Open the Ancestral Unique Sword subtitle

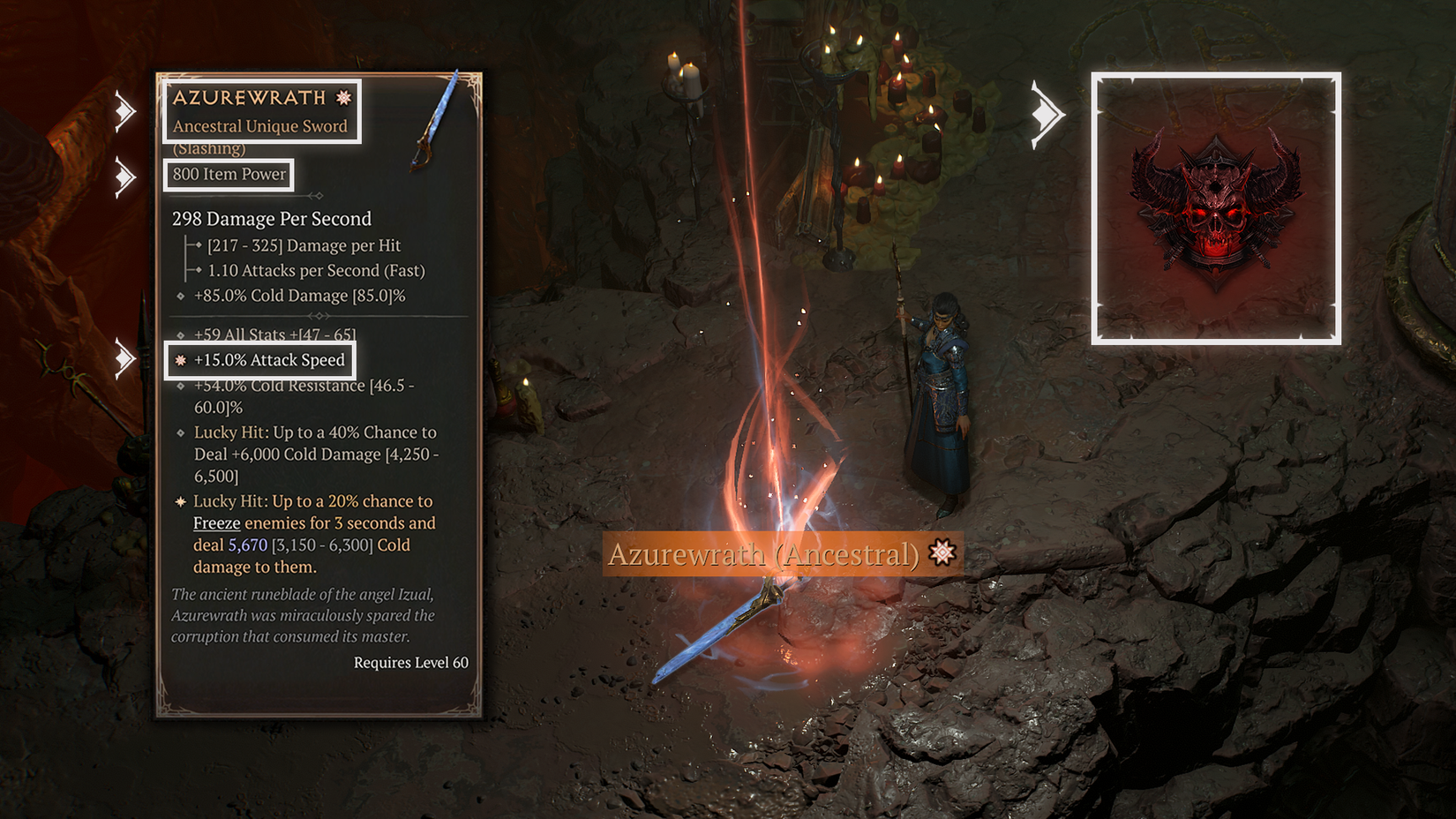[x=259, y=126]
